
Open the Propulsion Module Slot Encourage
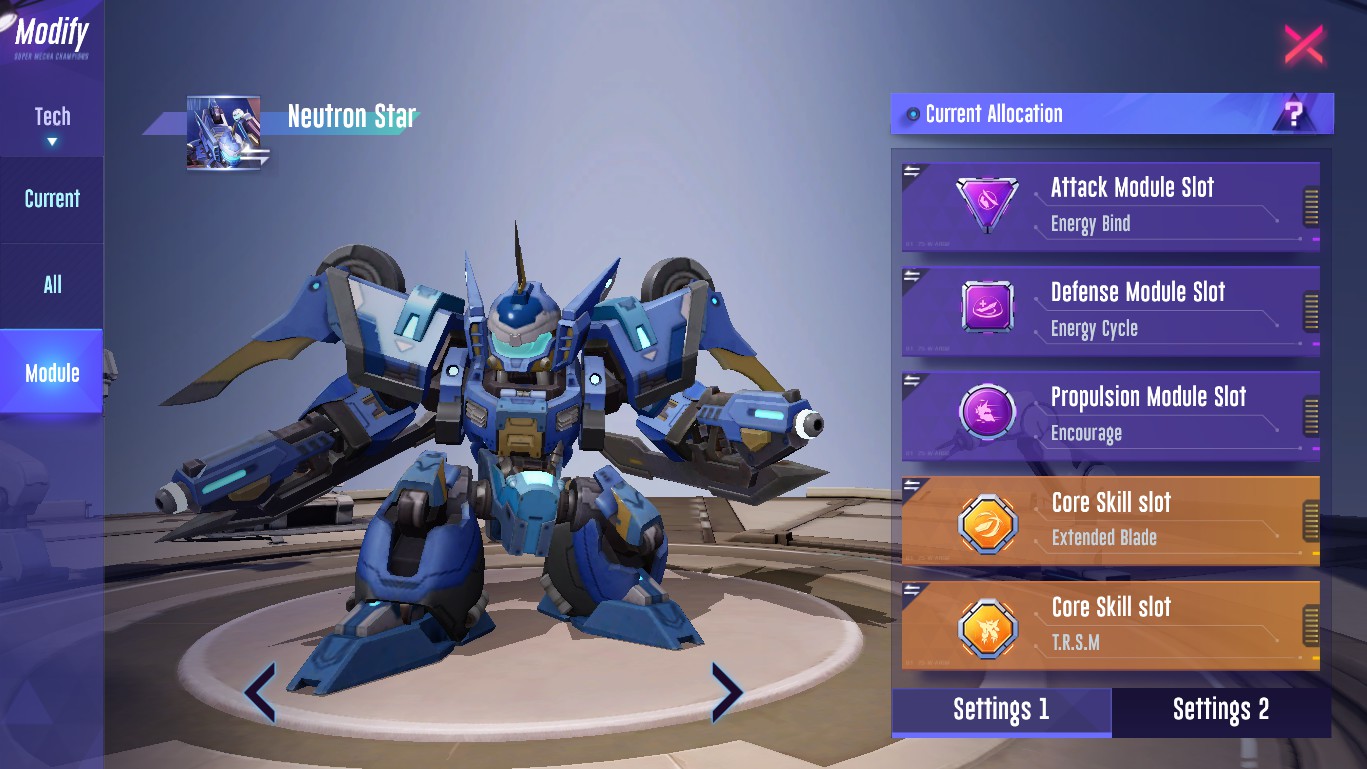1110,414
